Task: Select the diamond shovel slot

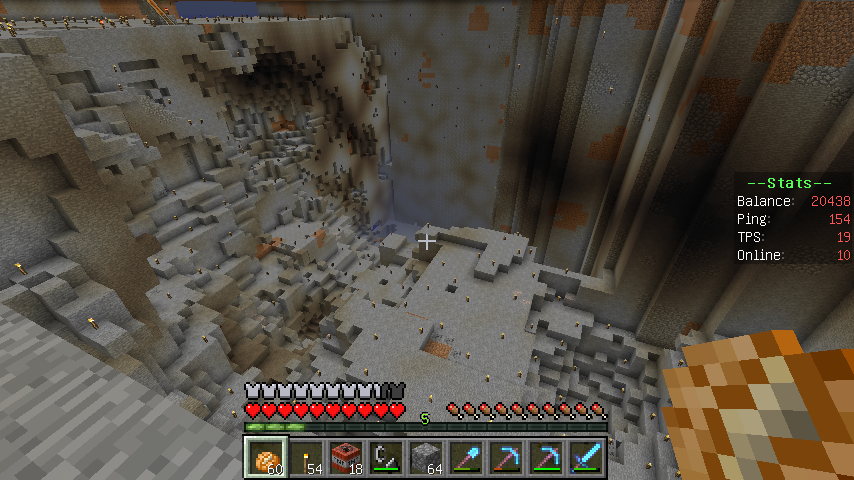Action: point(467,458)
